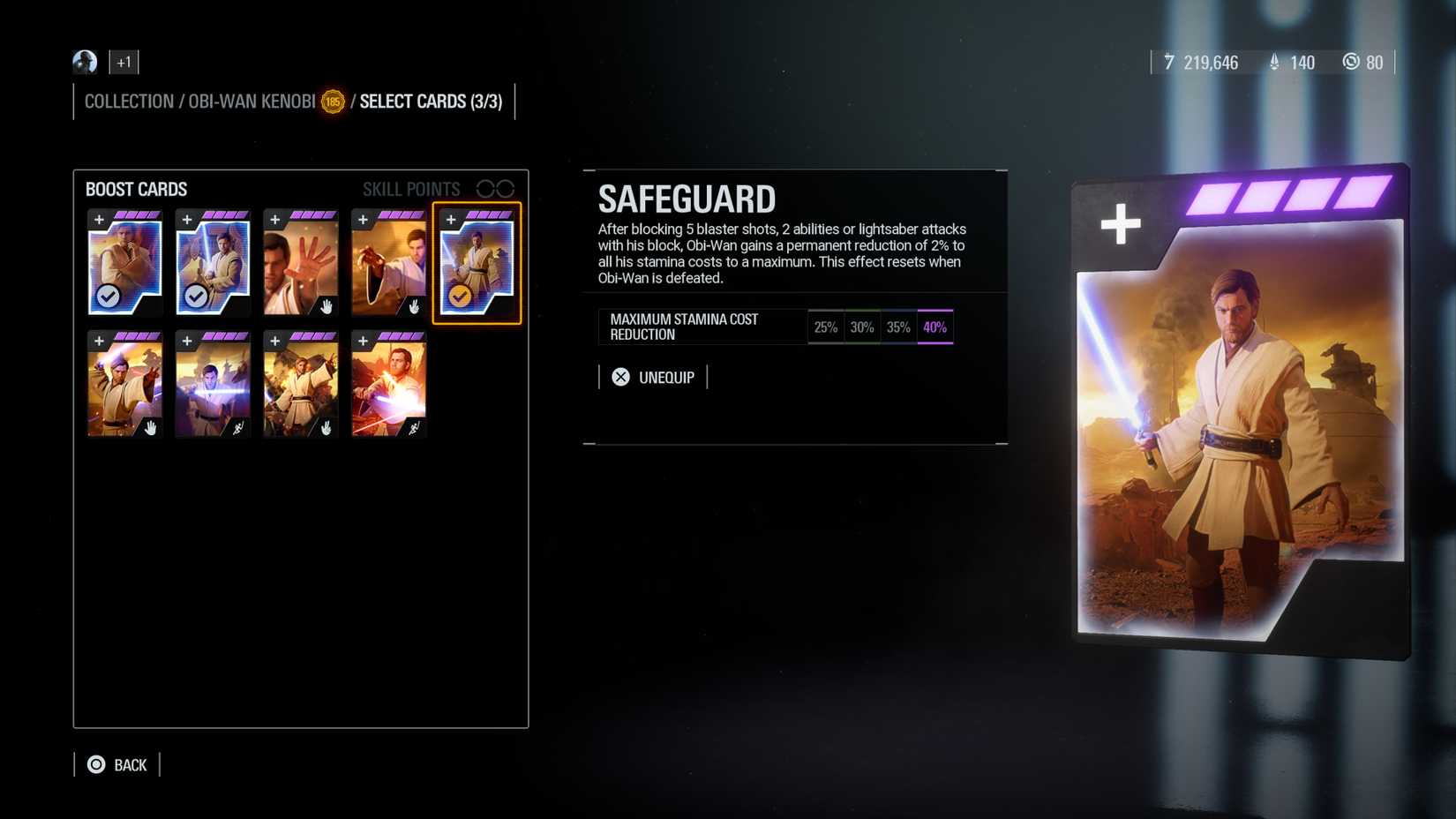Open the COLLECTION breadcrumb entry
1456x819 pixels.
click(x=129, y=101)
